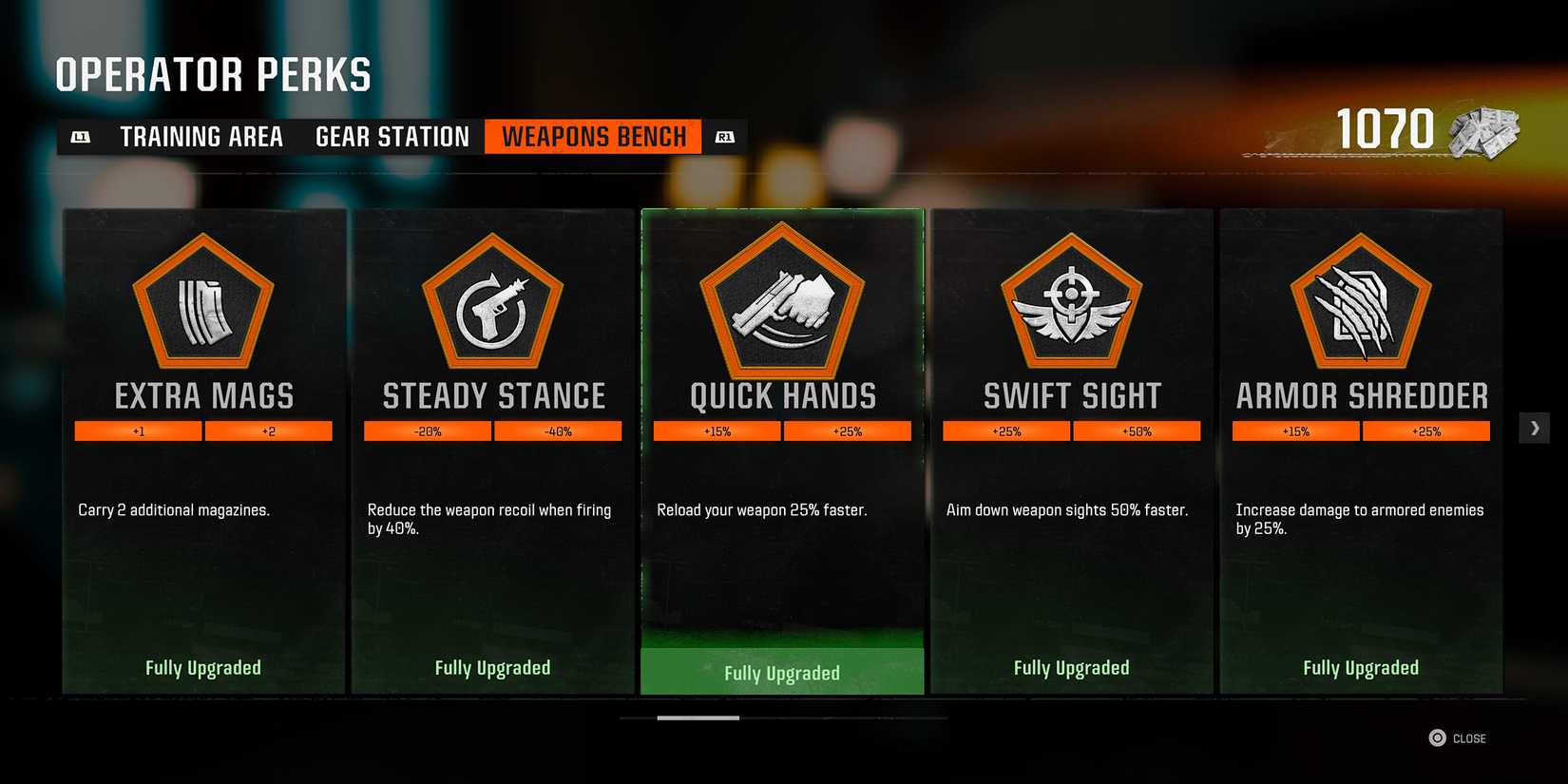
Task: Click the Steady Stance pistol icon
Action: pos(491,306)
